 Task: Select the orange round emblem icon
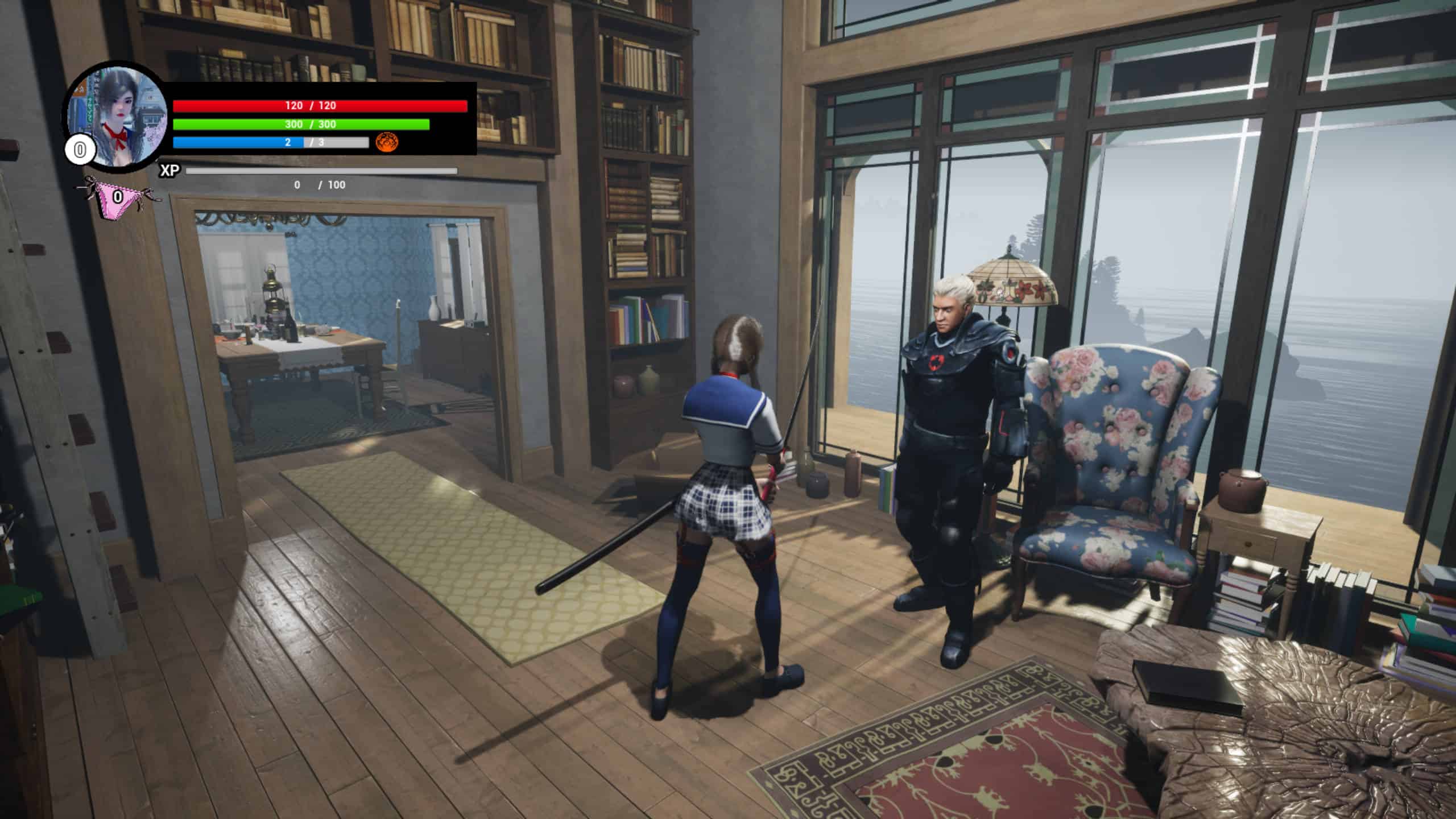[387, 142]
